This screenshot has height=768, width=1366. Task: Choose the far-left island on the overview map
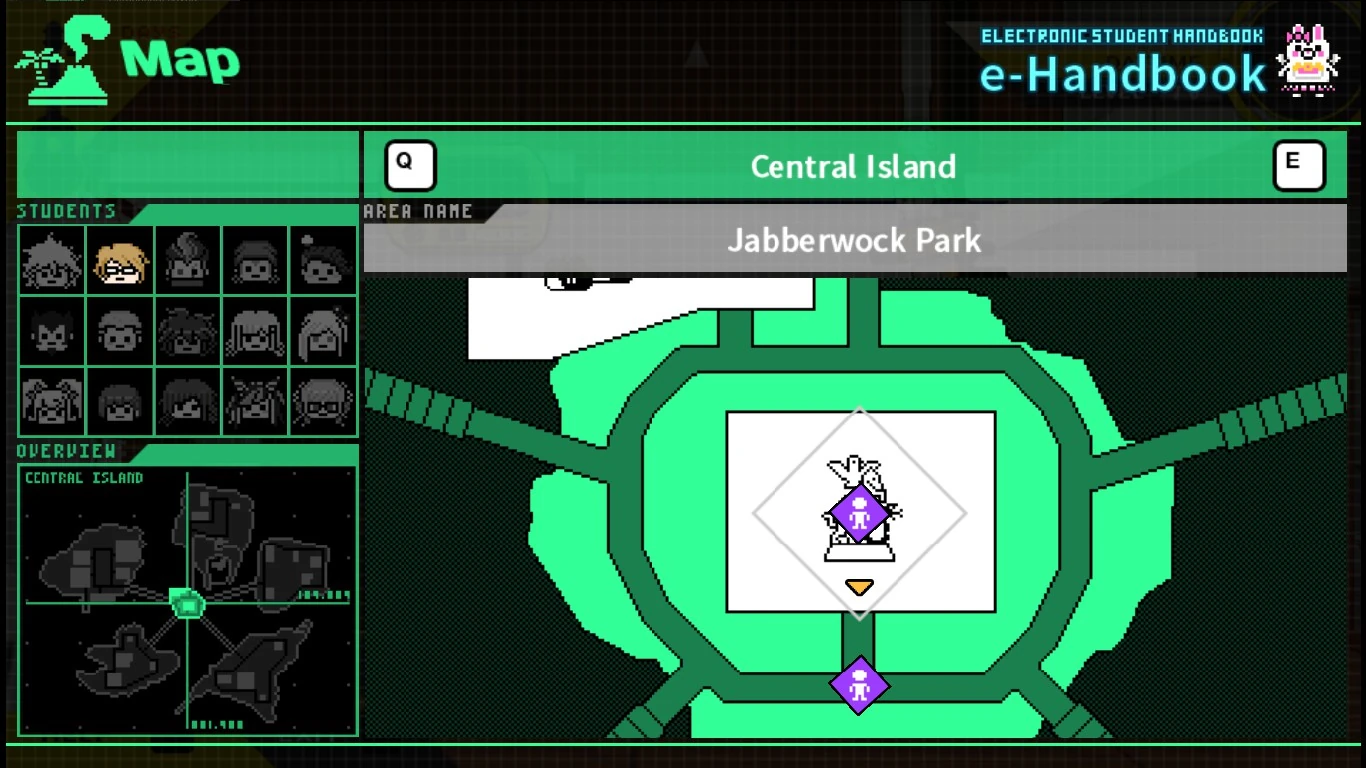click(x=95, y=562)
